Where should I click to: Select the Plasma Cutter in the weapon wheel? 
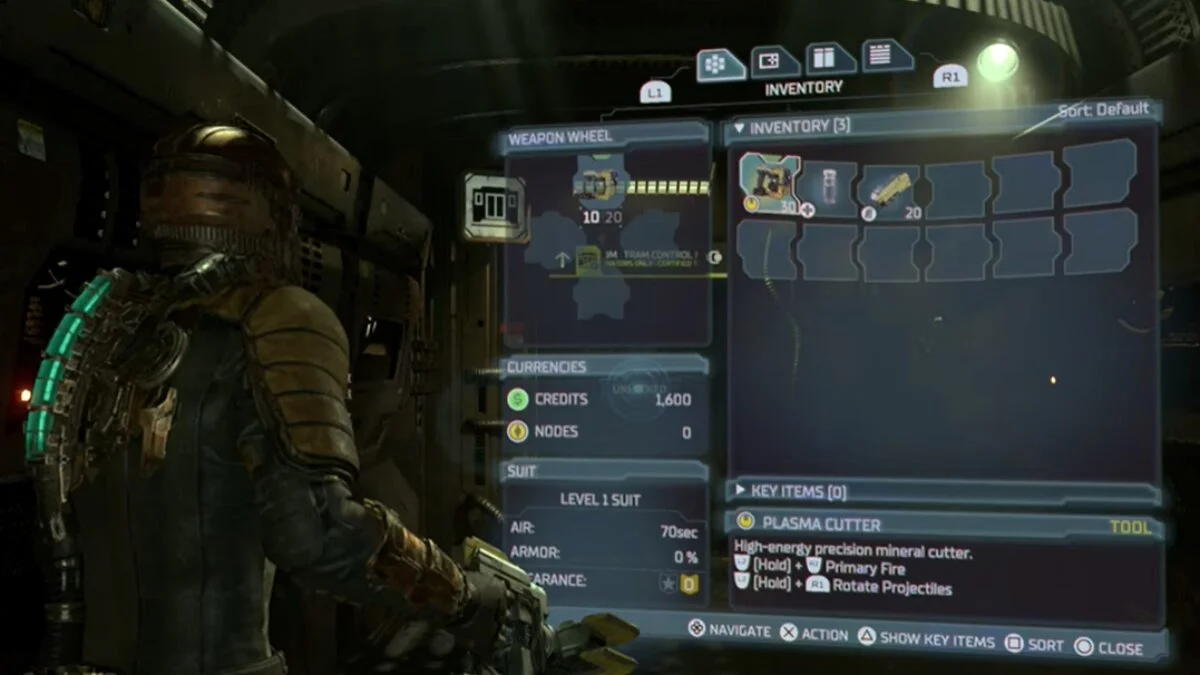[x=601, y=185]
